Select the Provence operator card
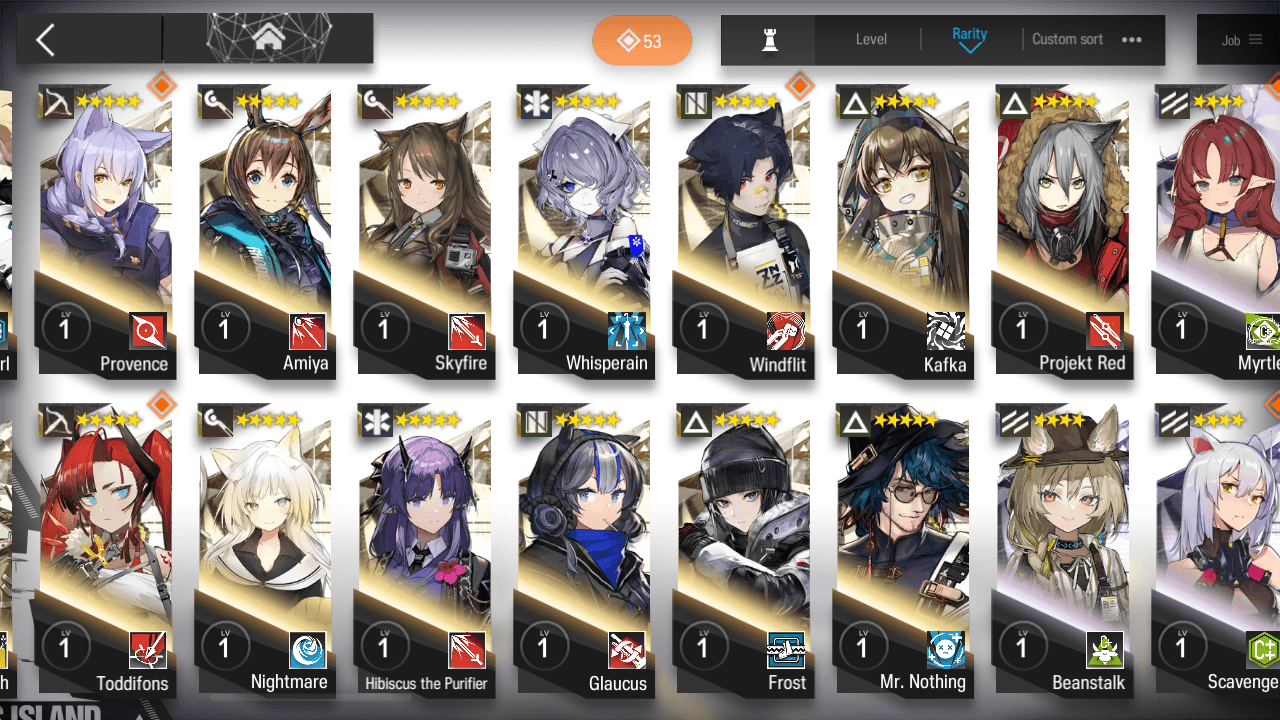Image resolution: width=1280 pixels, height=720 pixels. (106, 230)
